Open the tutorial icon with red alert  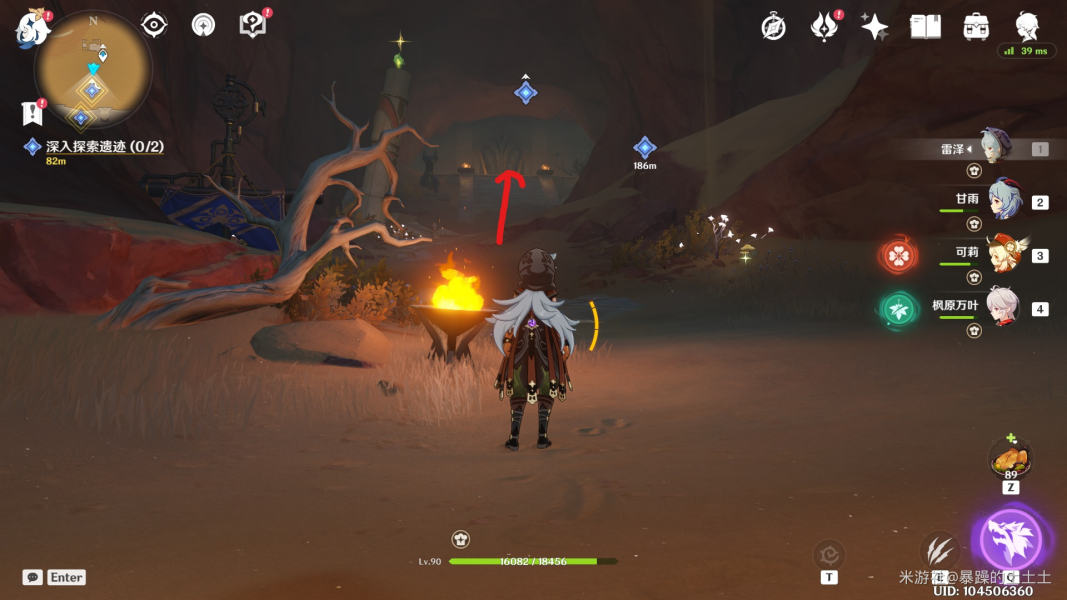[x=253, y=25]
